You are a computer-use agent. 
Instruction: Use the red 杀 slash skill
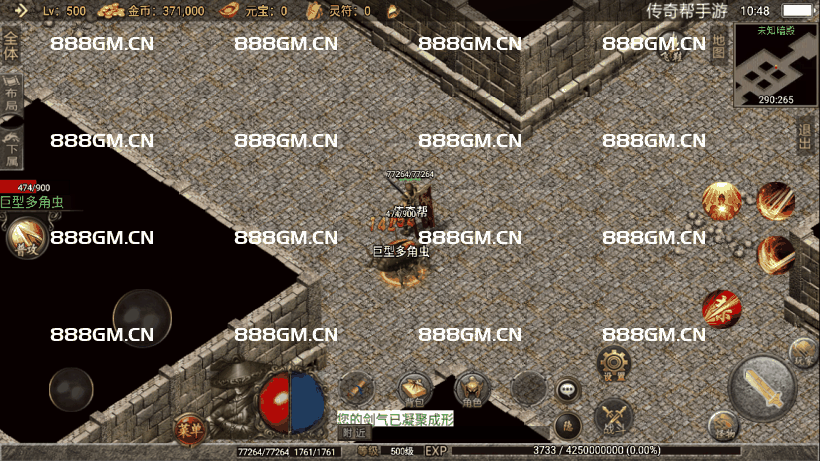click(x=720, y=308)
